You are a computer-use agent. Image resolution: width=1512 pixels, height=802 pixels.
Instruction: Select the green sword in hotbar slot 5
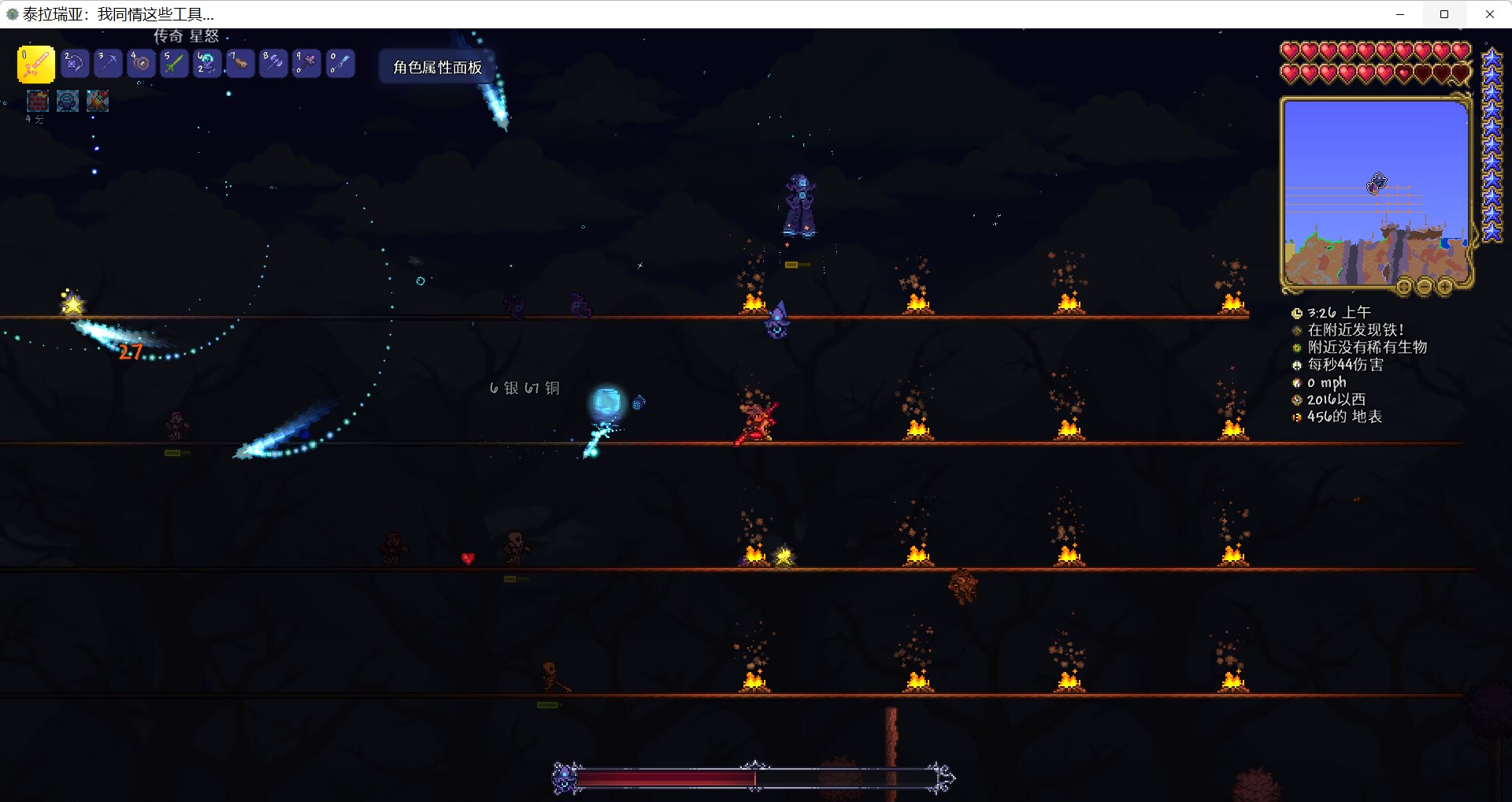(174, 63)
